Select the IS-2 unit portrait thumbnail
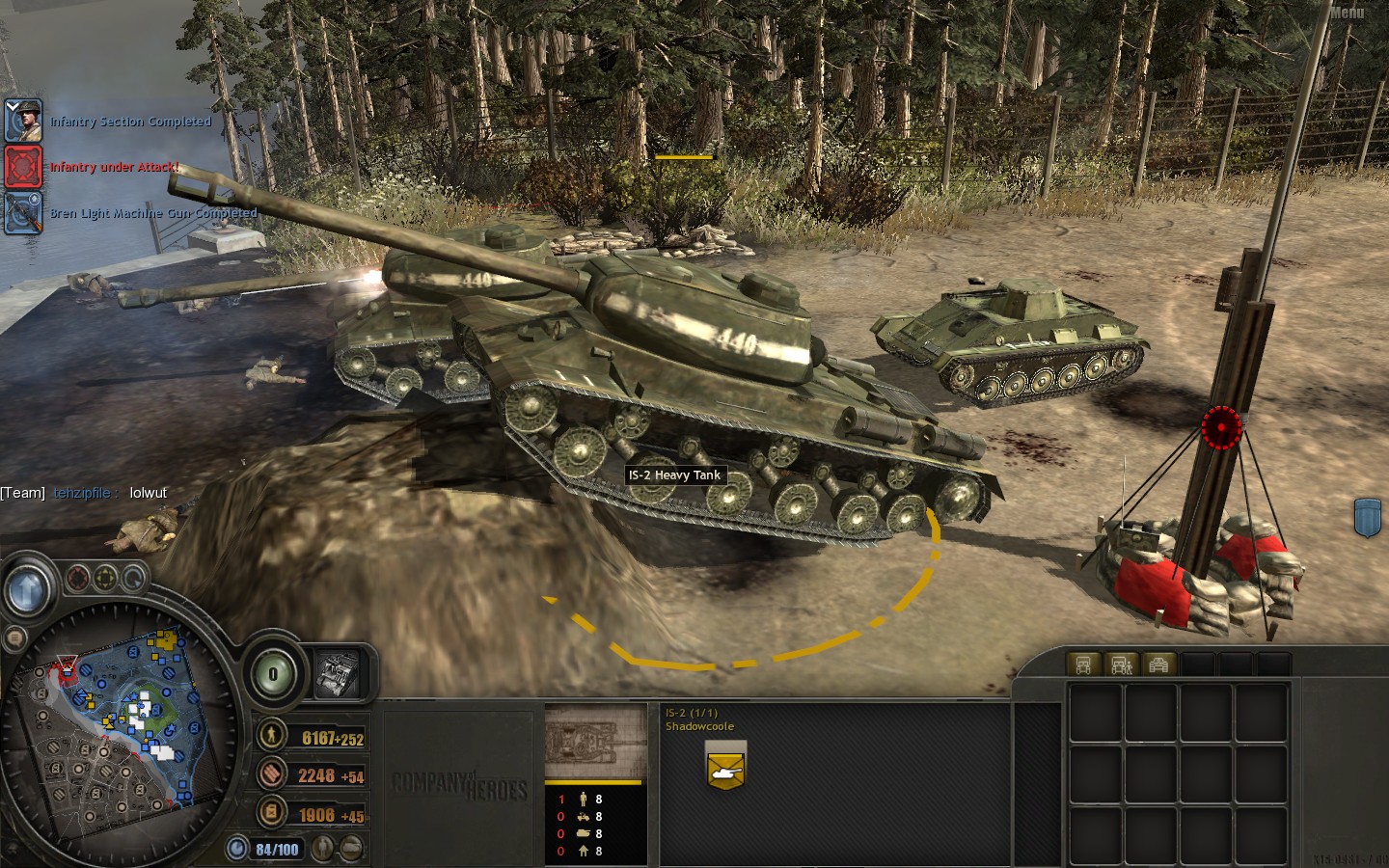Viewport: 1389px width, 868px height. pos(595,743)
